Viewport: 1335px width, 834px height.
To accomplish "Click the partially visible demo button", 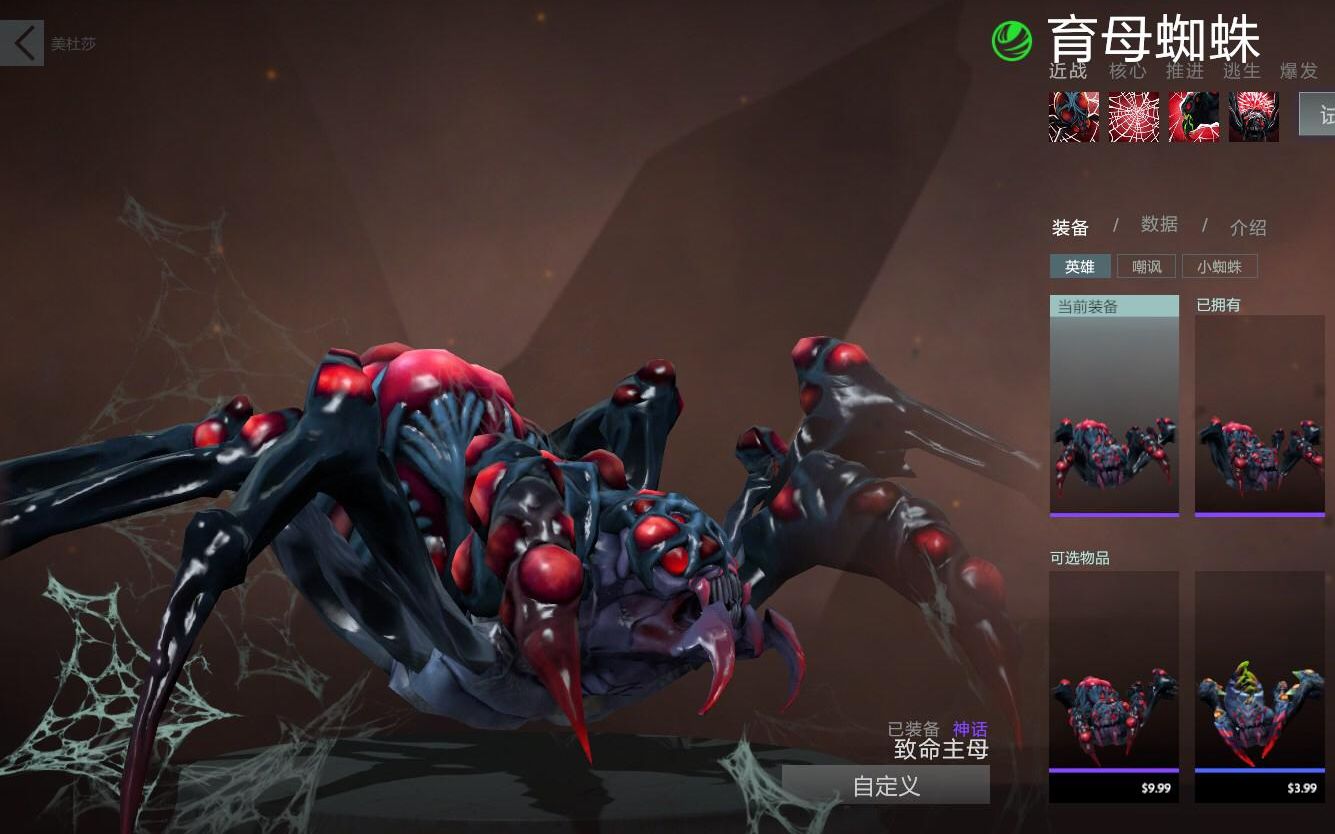I will (x=1318, y=114).
